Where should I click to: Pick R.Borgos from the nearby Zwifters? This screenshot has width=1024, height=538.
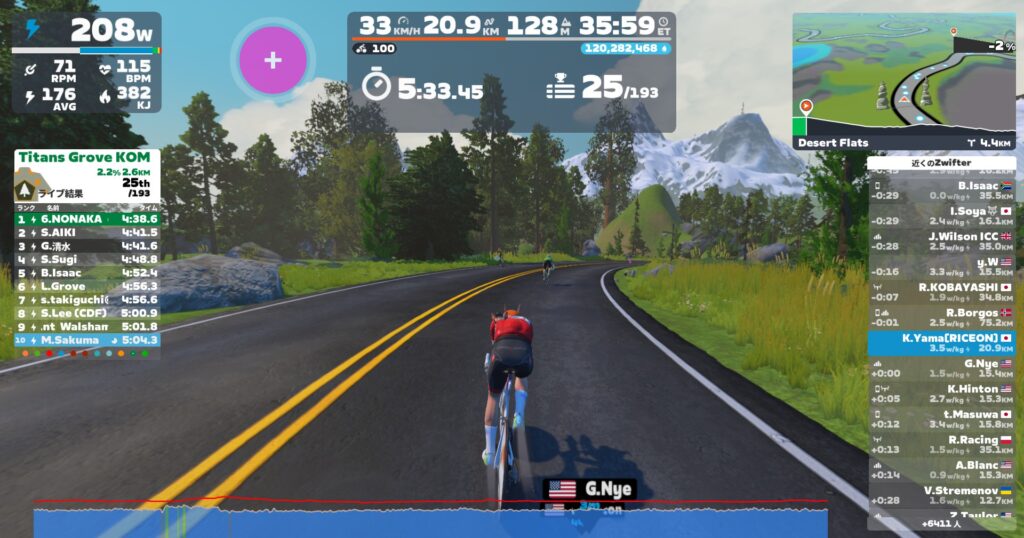pyautogui.click(x=941, y=318)
